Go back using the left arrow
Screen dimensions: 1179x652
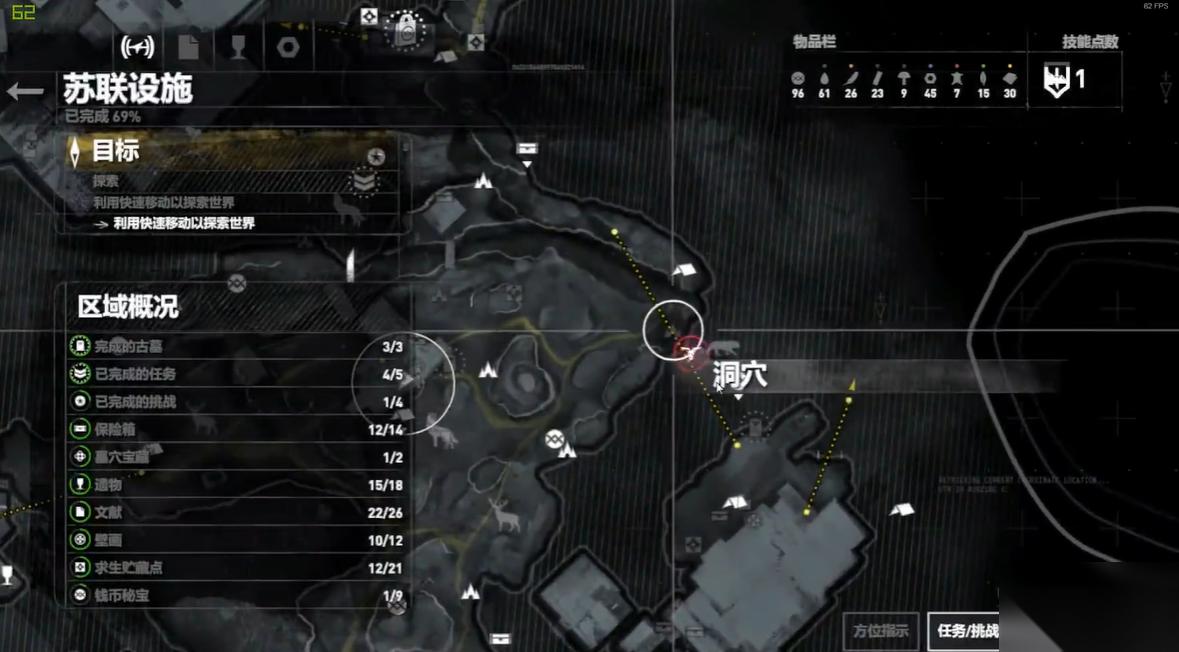25,92
